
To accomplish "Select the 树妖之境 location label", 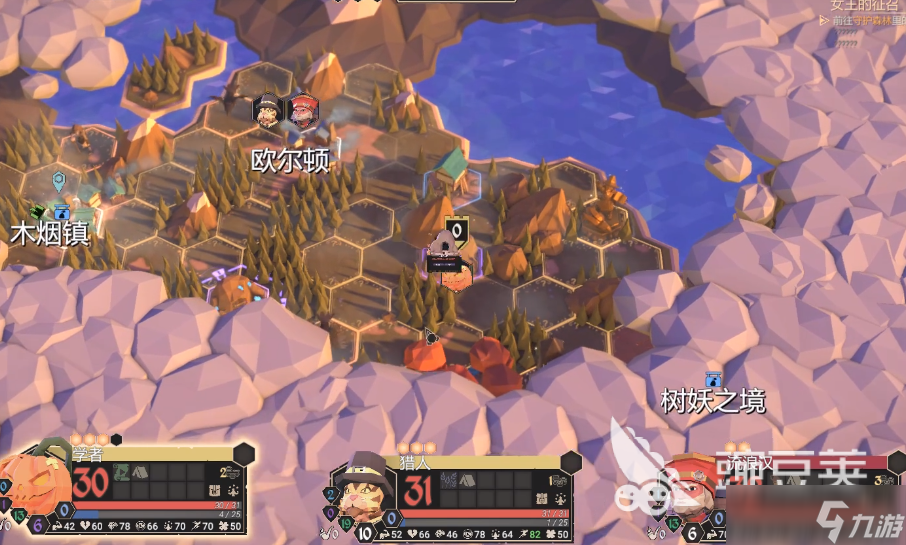I will coord(713,401).
